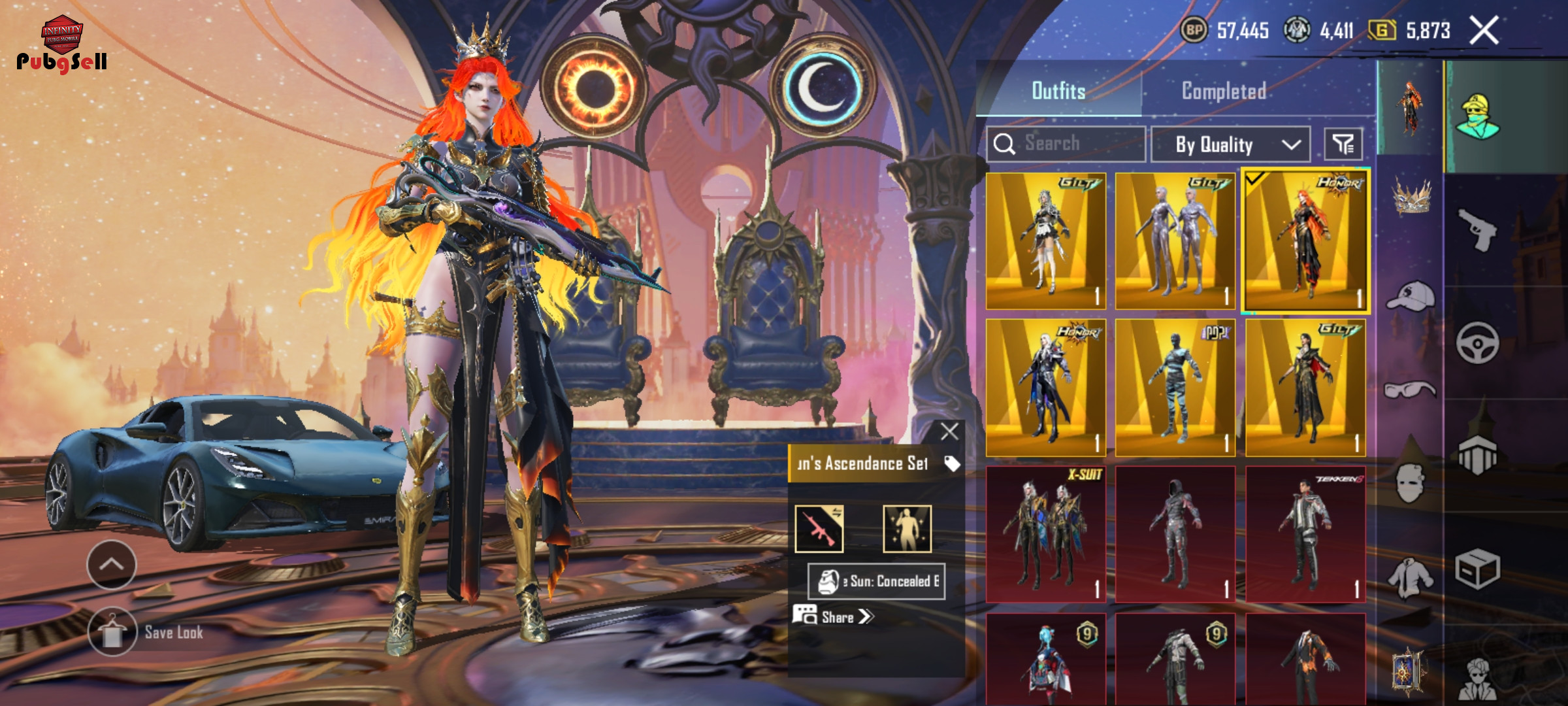The height and width of the screenshot is (706, 1568).
Task: Switch to the Completed tab
Action: [1224, 91]
